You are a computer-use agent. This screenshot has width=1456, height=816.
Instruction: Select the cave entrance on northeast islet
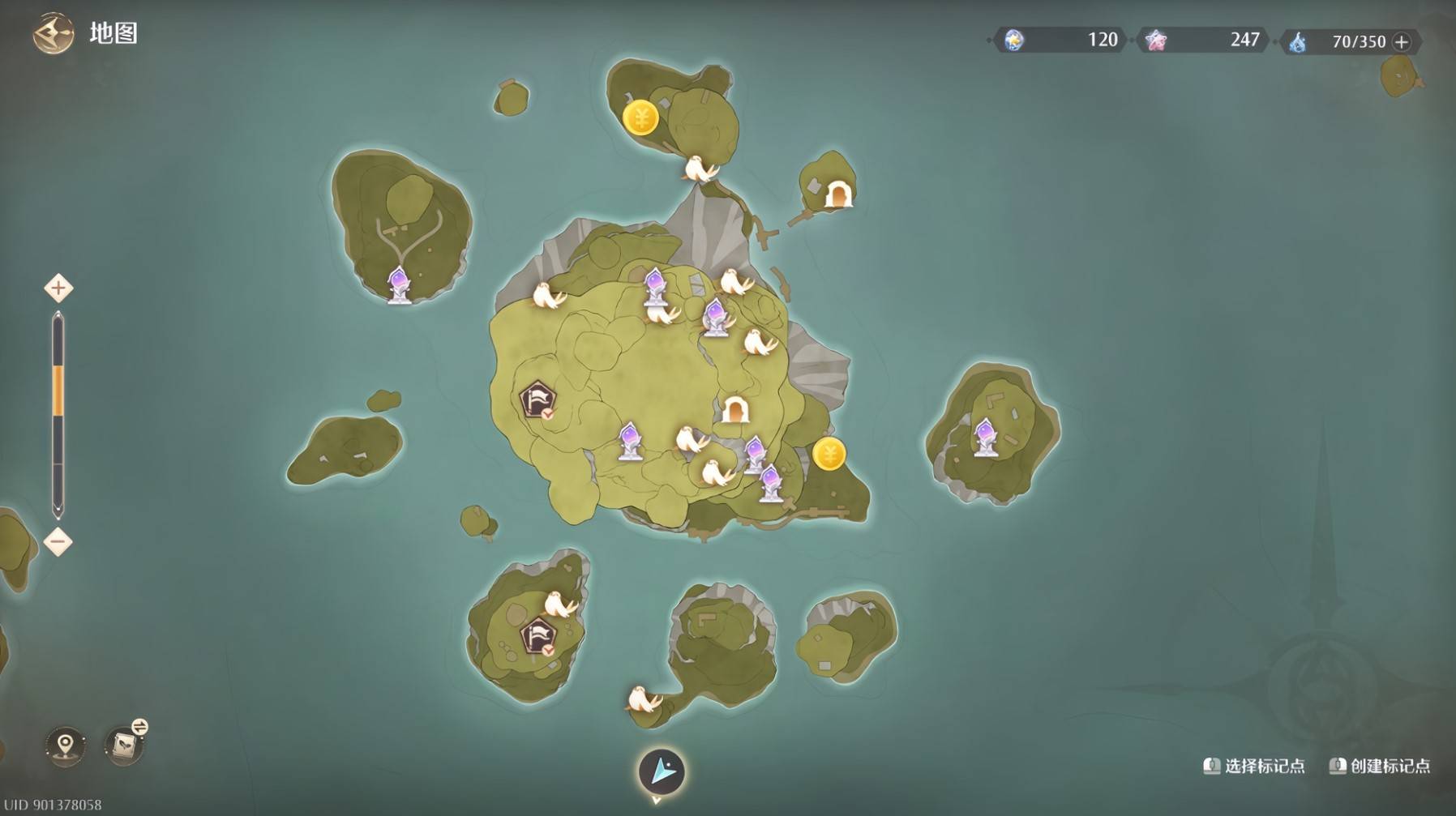tap(837, 194)
